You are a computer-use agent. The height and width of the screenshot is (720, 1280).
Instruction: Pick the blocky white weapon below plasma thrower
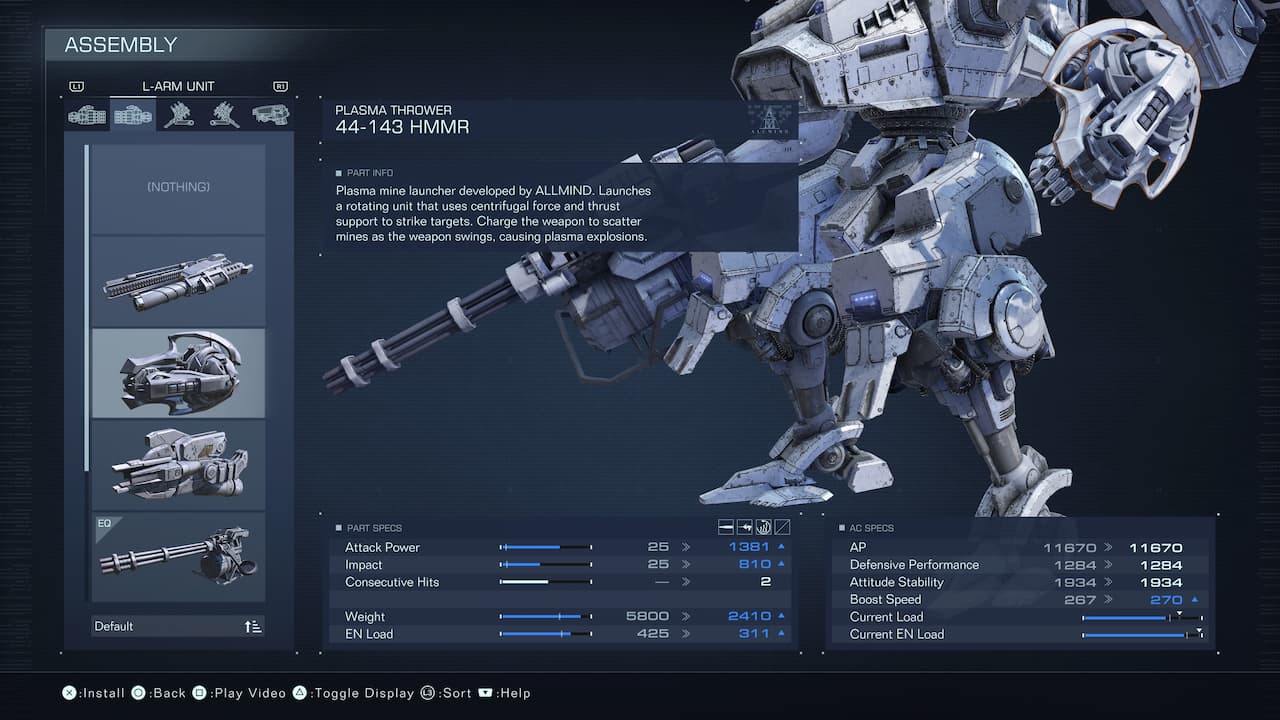pos(178,465)
